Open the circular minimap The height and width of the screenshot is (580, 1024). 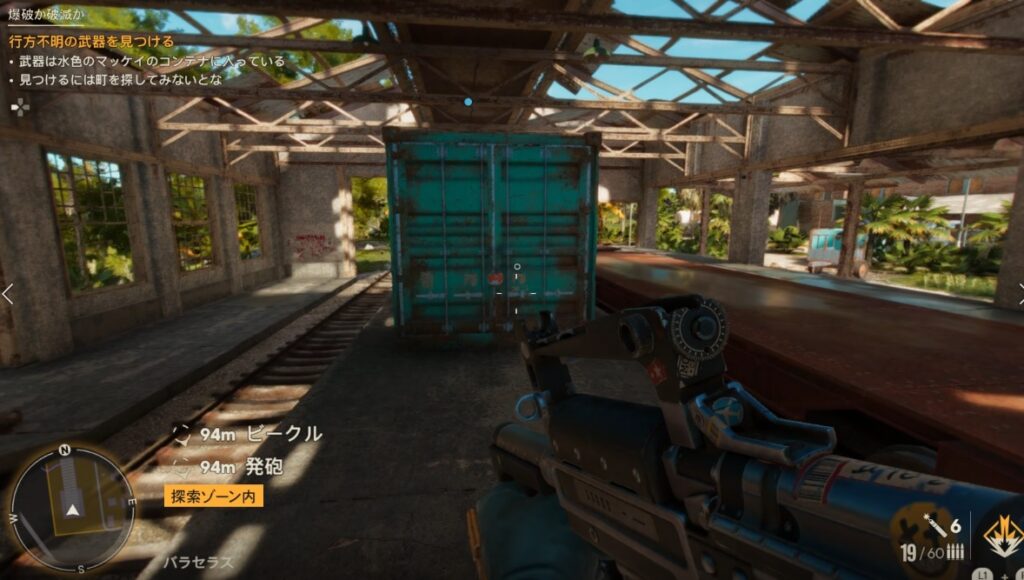[x=71, y=507]
